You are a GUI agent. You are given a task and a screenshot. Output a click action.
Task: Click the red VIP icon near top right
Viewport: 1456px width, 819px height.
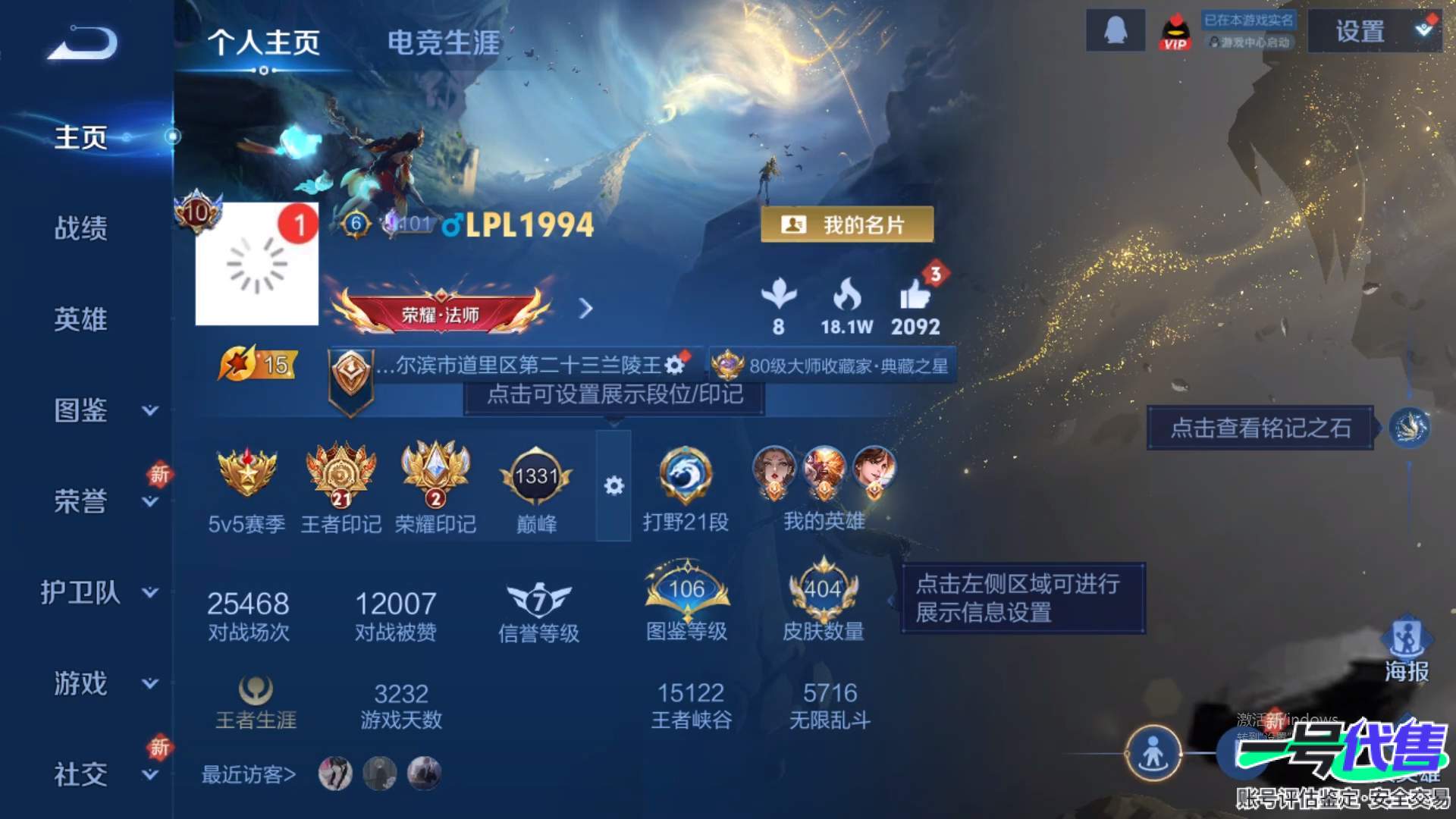pos(1175,31)
